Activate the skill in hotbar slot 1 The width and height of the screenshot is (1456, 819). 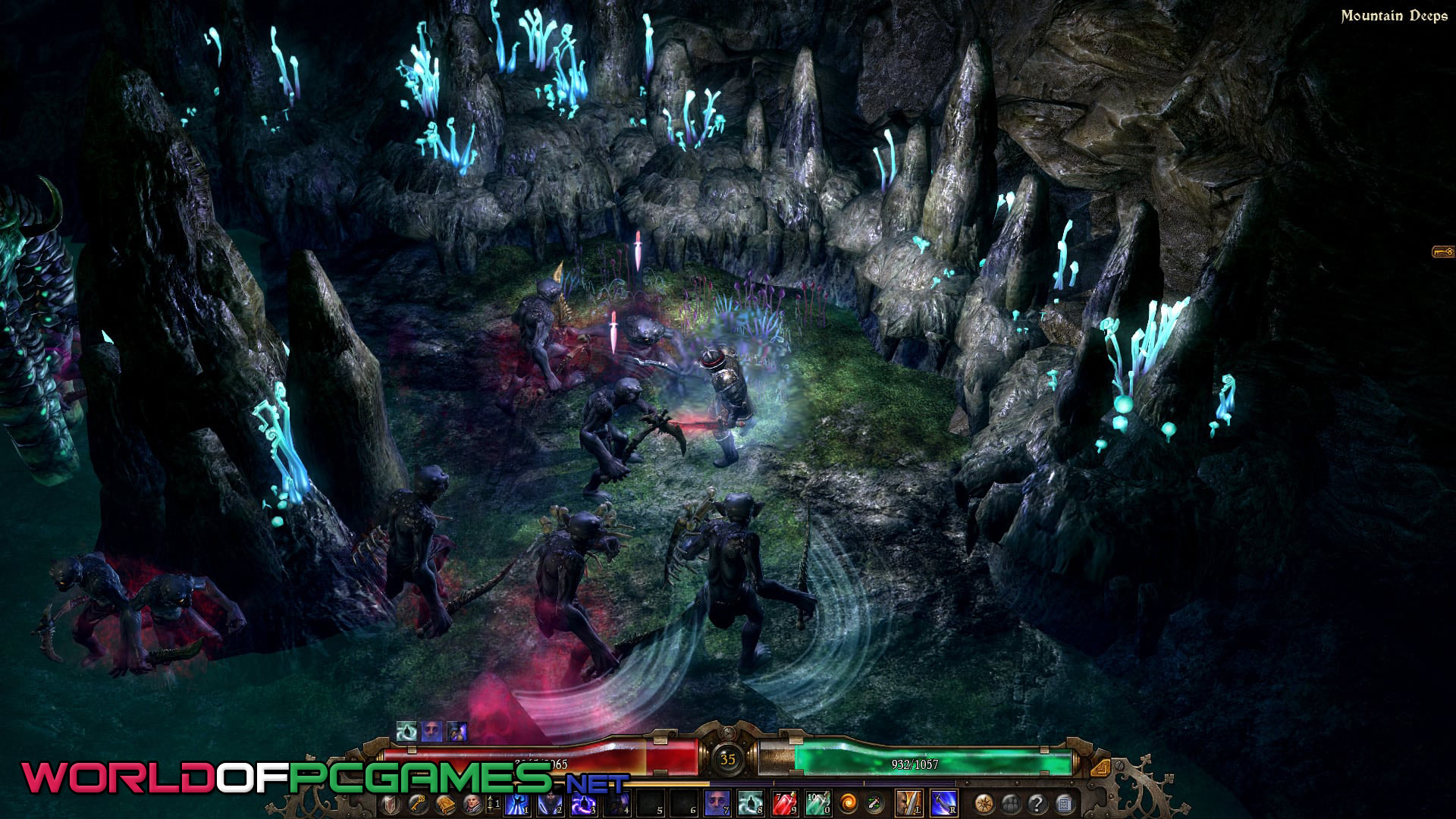click(x=517, y=803)
